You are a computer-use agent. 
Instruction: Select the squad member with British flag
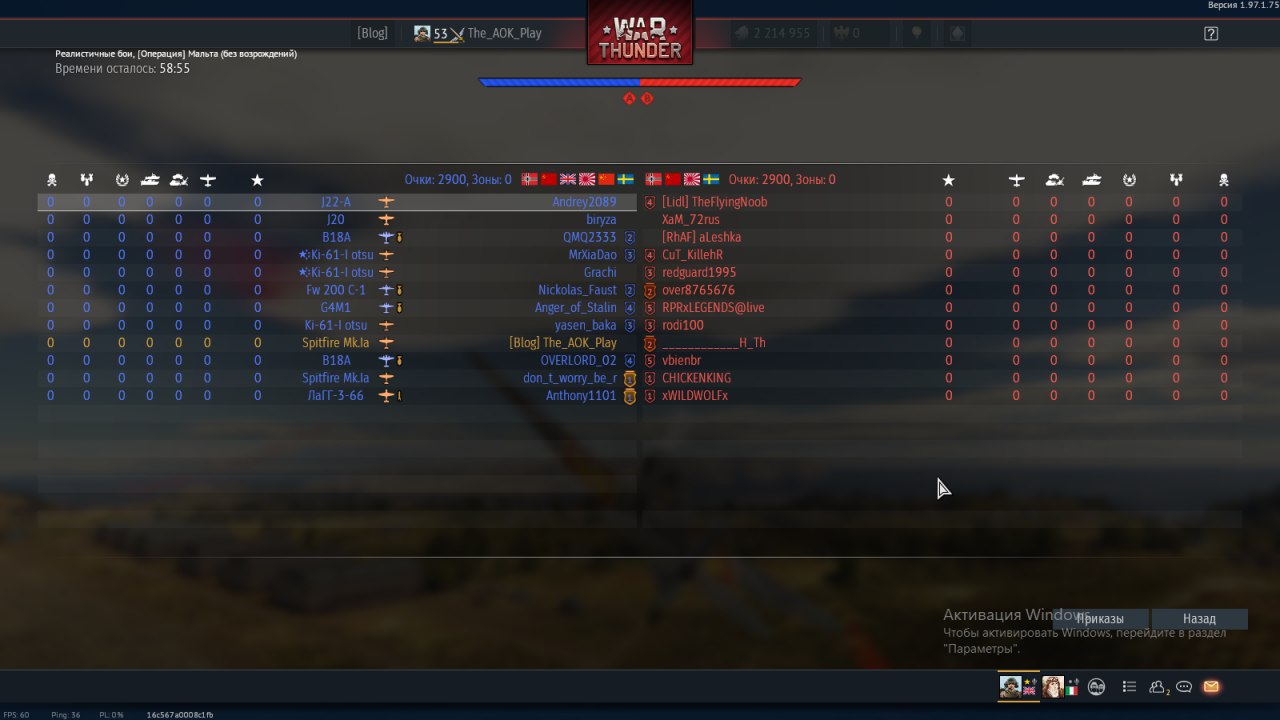[1019, 687]
